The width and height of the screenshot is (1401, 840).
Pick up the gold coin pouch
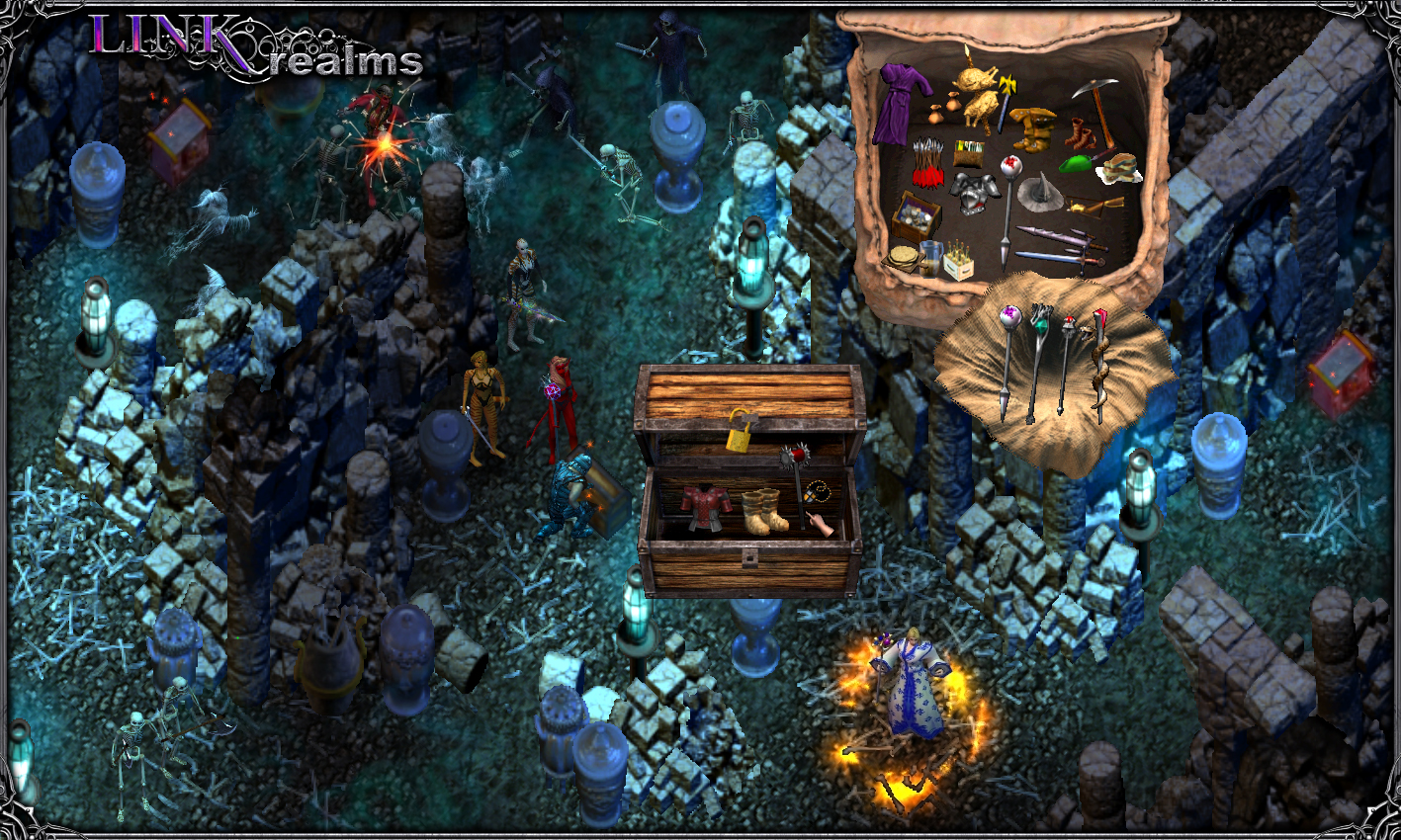(952, 101)
